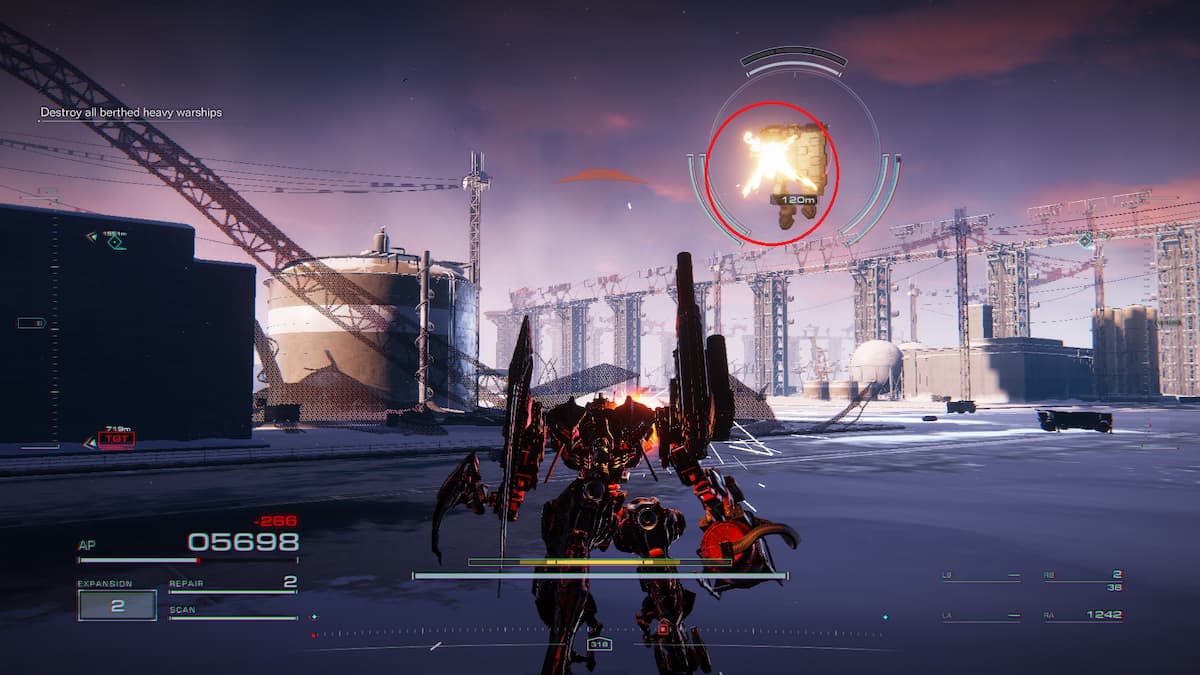The height and width of the screenshot is (675, 1200).
Task: Select the RB right-back weapon slot
Action: coord(1084,576)
